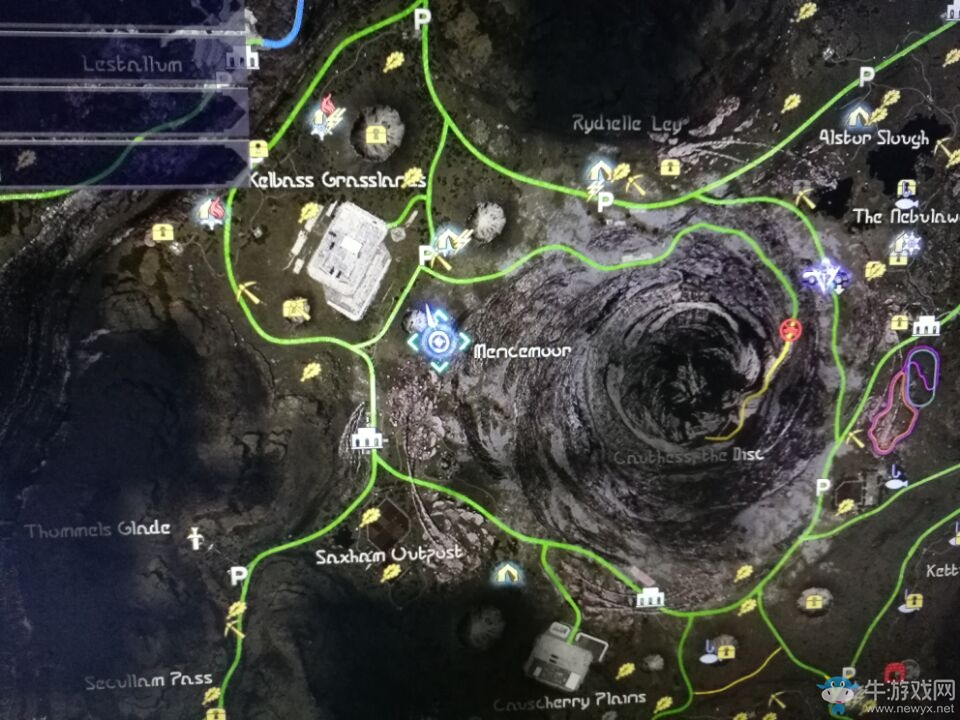The height and width of the screenshot is (720, 960).
Task: Select the campsite icon above Alstor Slough
Action: [858, 114]
